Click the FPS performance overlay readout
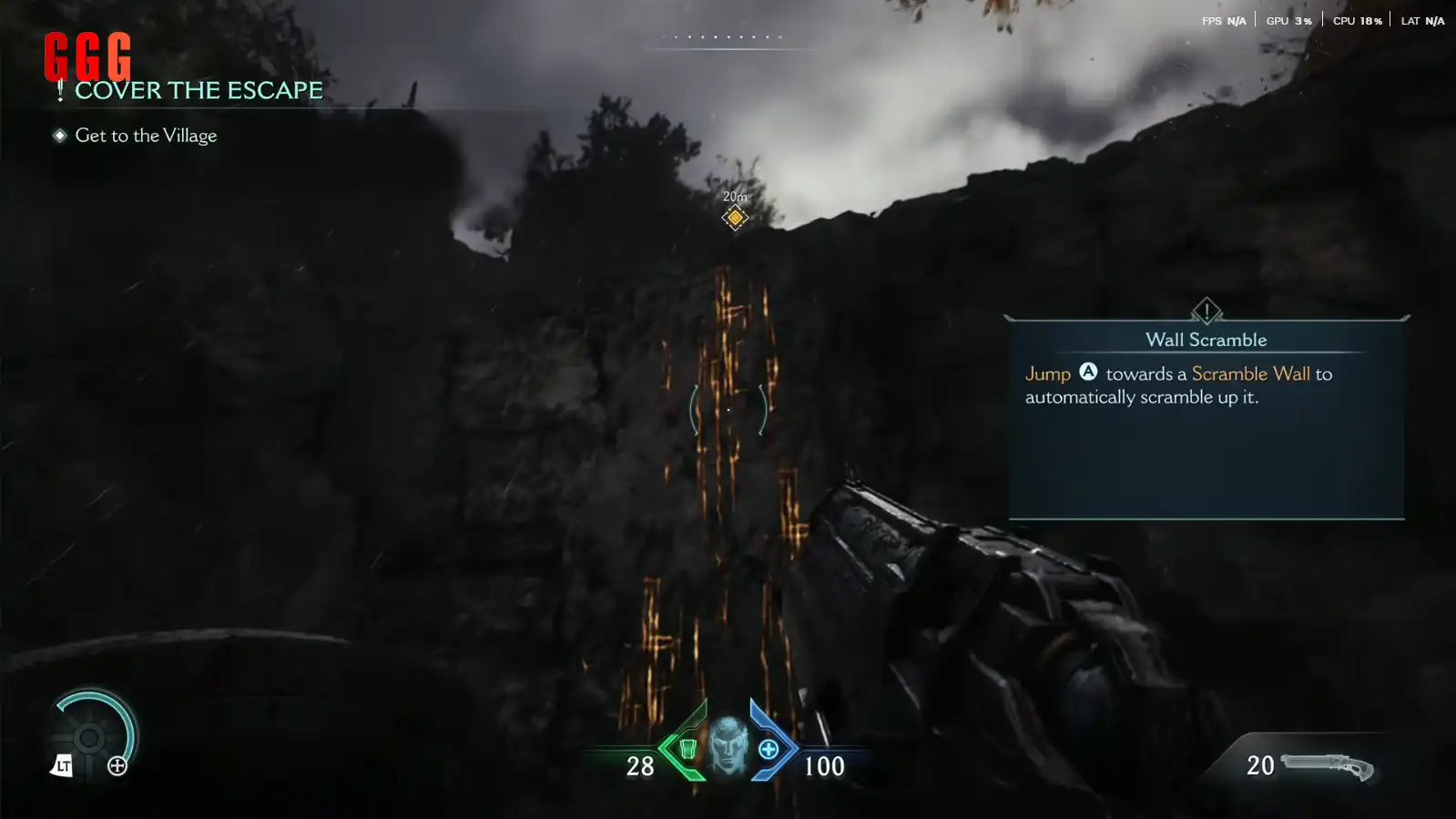The width and height of the screenshot is (1456, 819). tap(1223, 20)
